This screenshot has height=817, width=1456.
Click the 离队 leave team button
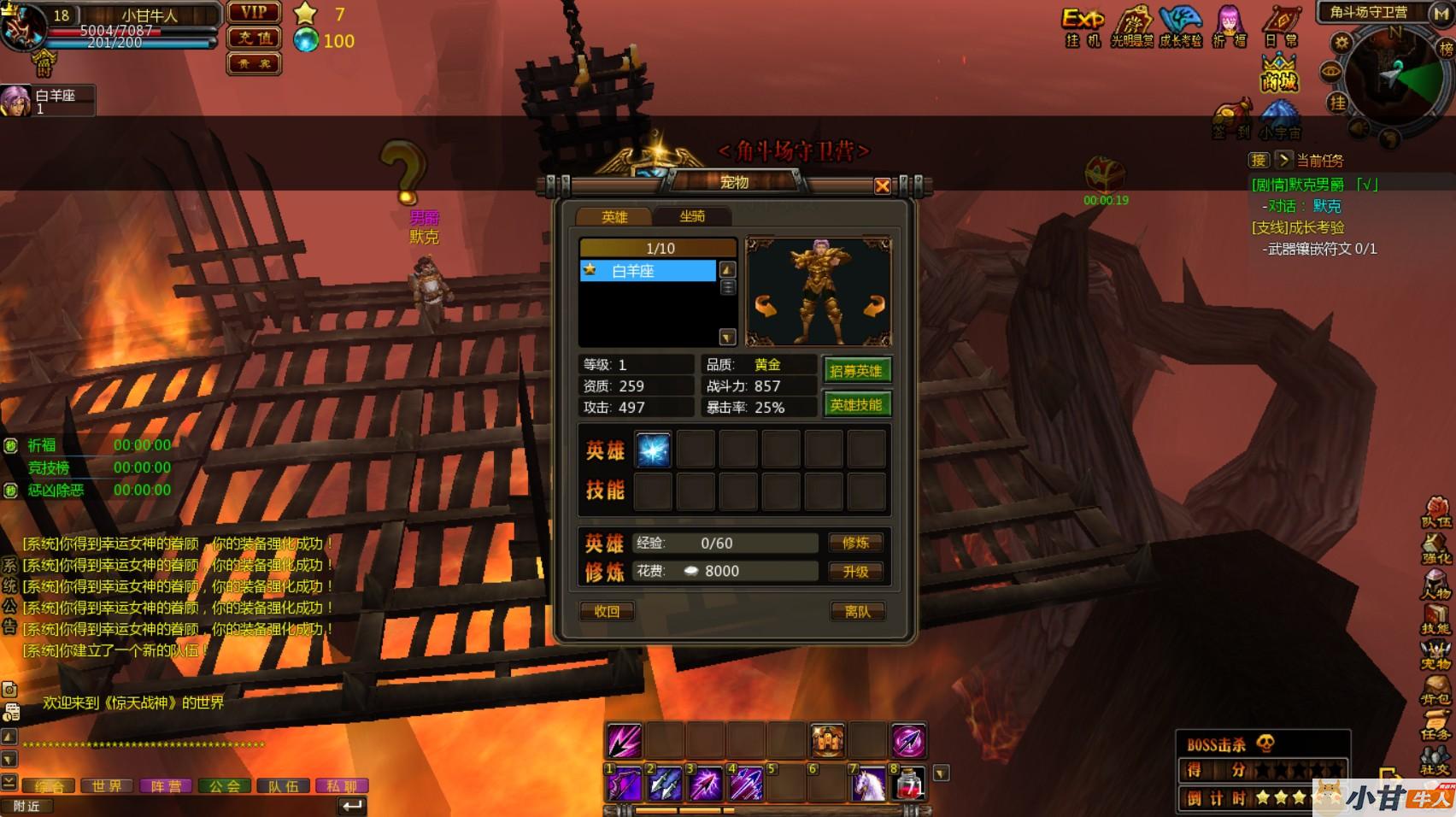click(x=857, y=611)
